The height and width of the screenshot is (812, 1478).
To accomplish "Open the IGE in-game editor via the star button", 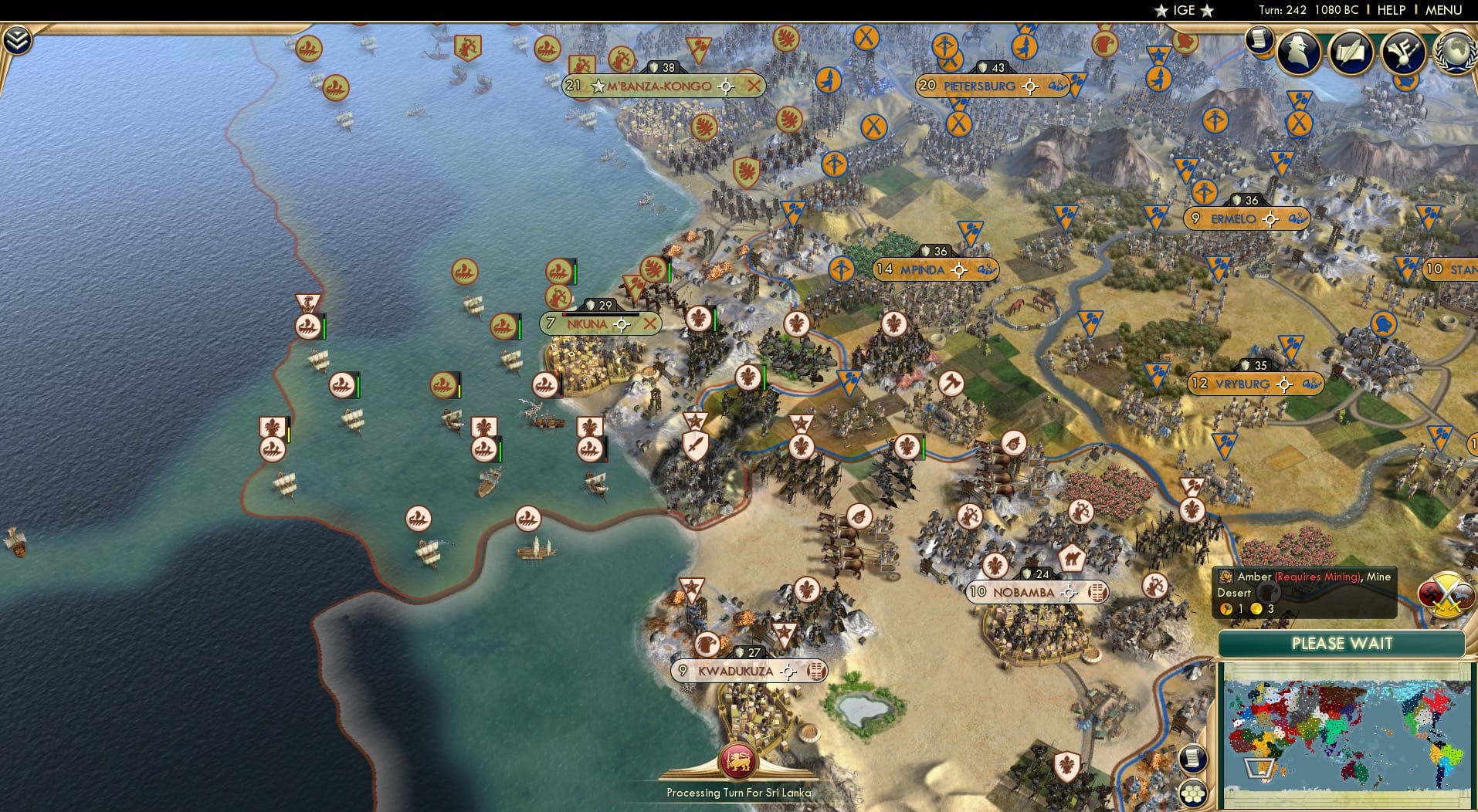I will (x=1183, y=11).
